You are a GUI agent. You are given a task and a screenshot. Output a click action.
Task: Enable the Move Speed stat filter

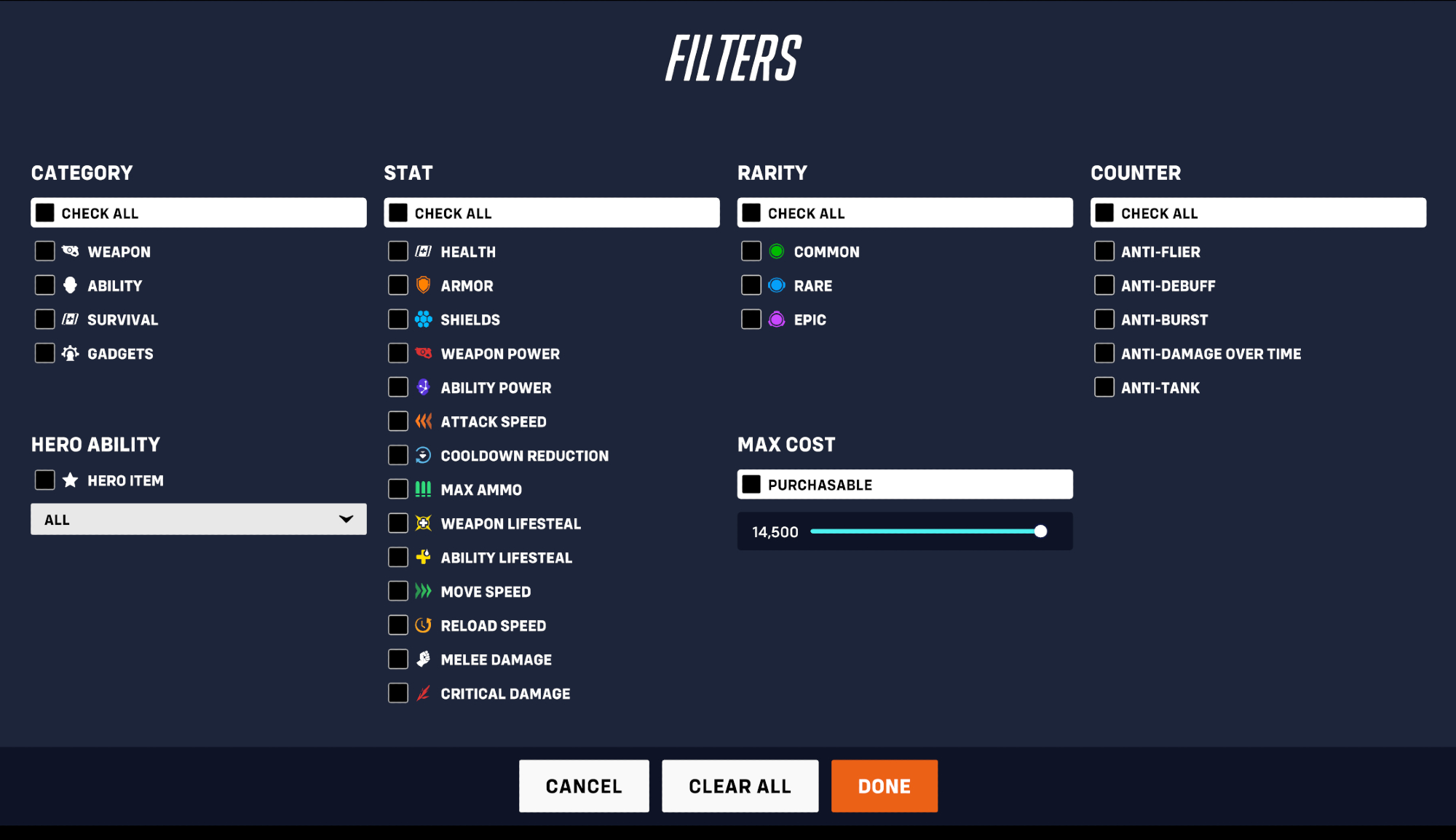[x=398, y=591]
